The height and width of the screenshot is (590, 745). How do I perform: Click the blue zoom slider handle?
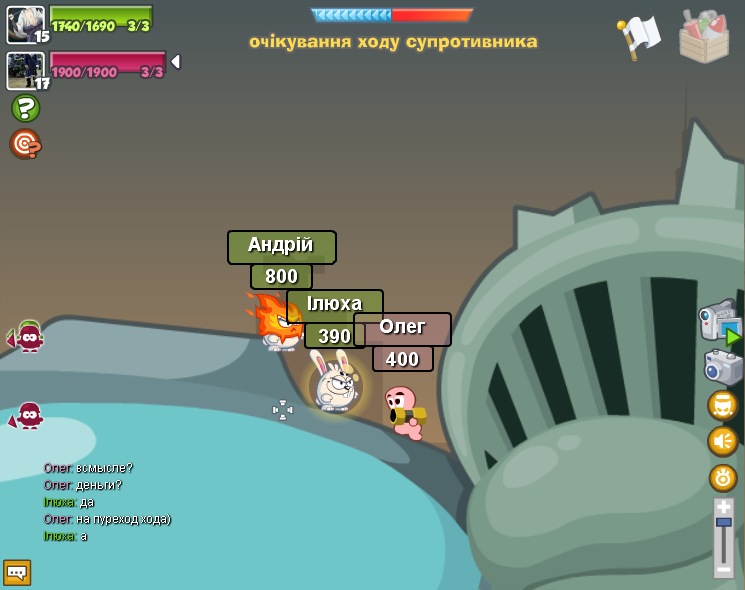click(x=723, y=523)
